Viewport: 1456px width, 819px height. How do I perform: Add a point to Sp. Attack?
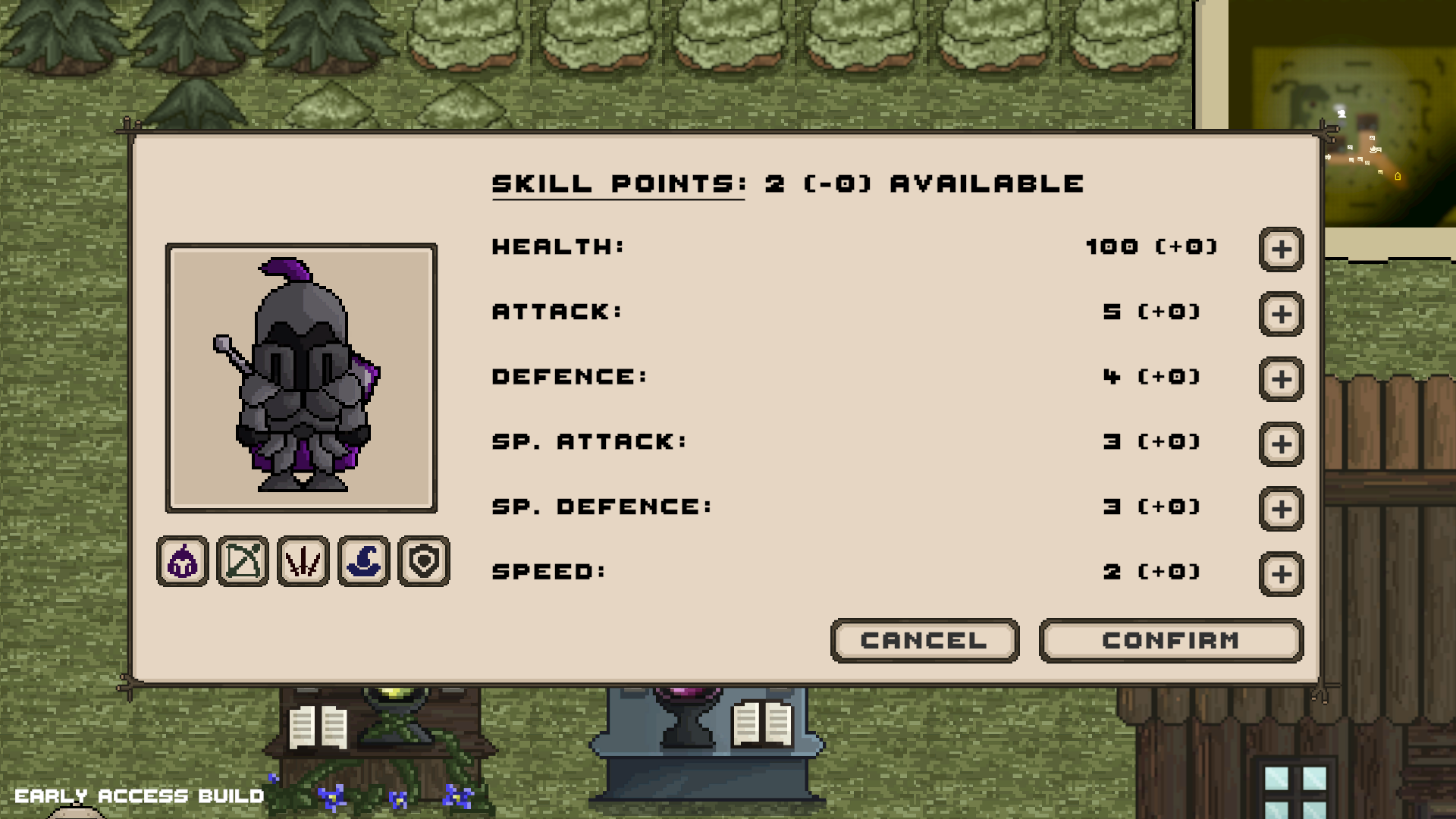1280,444
